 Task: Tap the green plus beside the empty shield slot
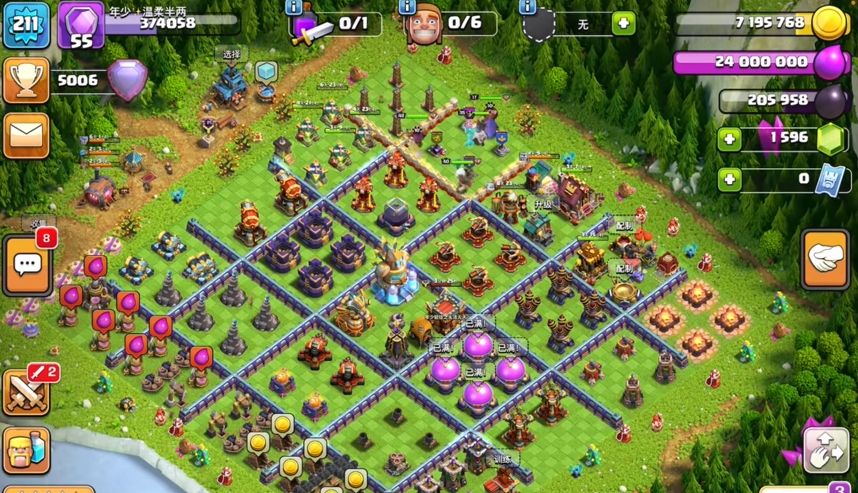(623, 23)
